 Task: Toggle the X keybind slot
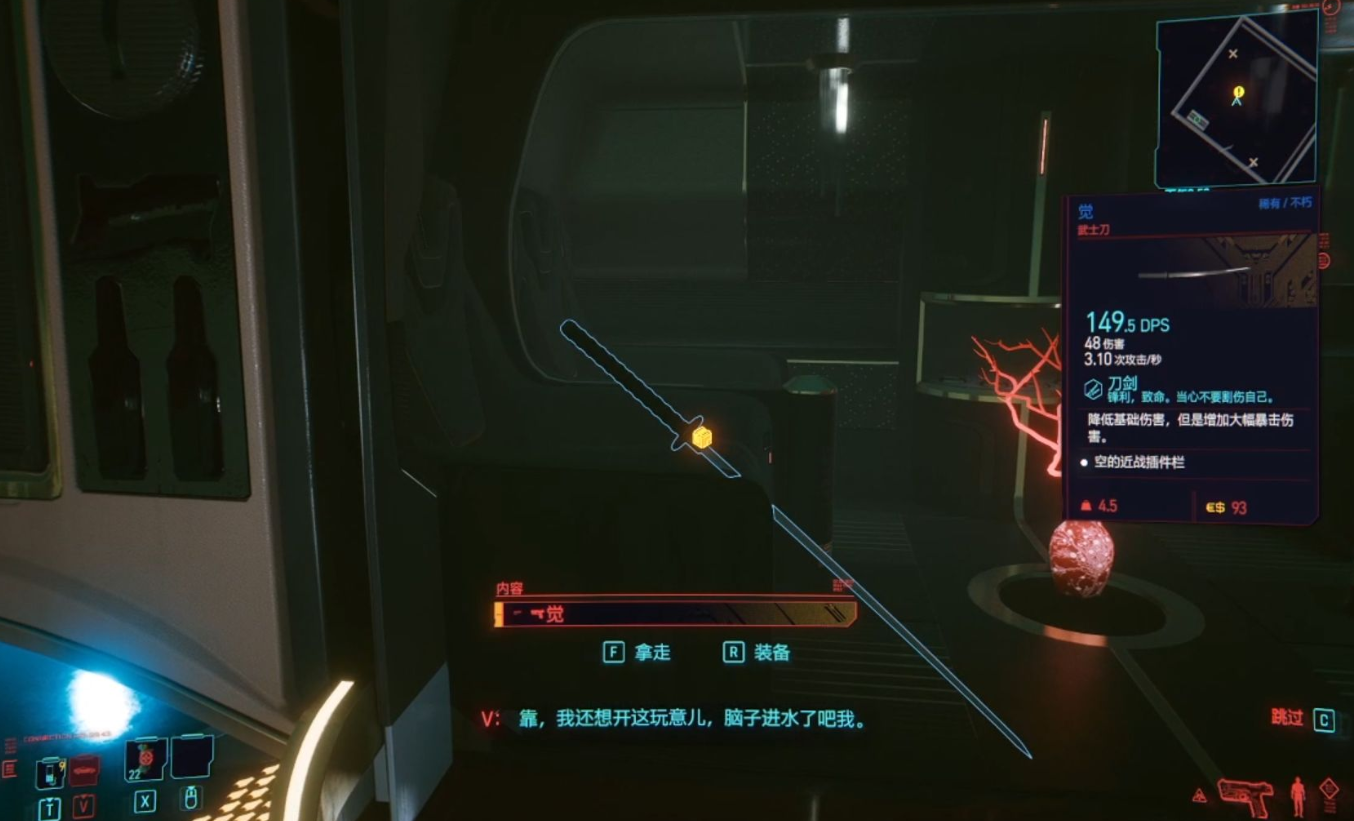click(x=145, y=802)
